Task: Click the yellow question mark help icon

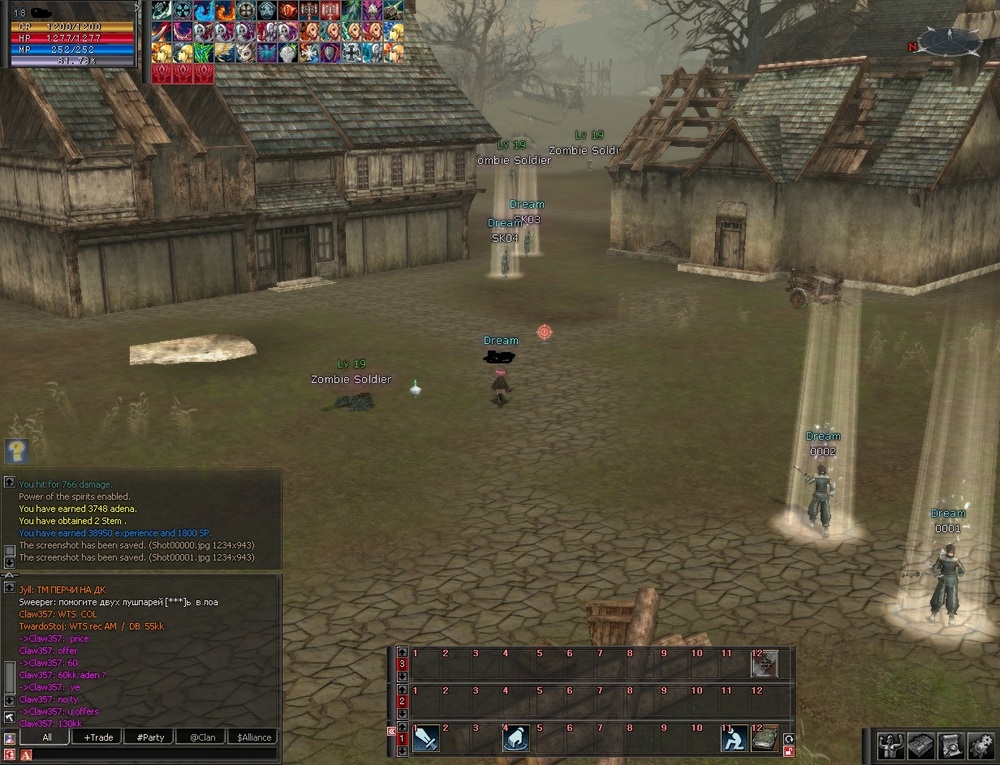Action: pos(16,451)
